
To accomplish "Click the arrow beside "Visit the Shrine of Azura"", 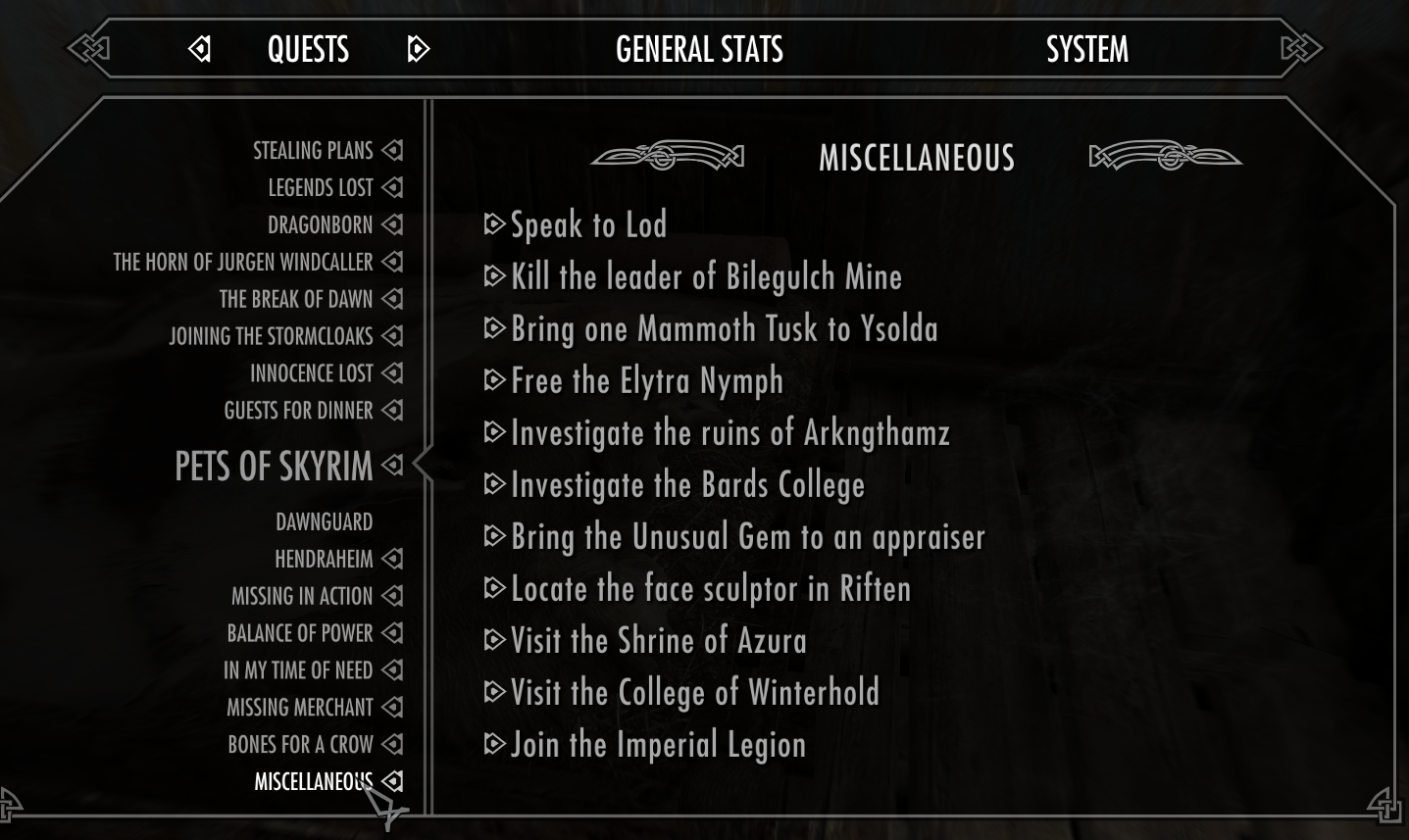I will [x=493, y=639].
